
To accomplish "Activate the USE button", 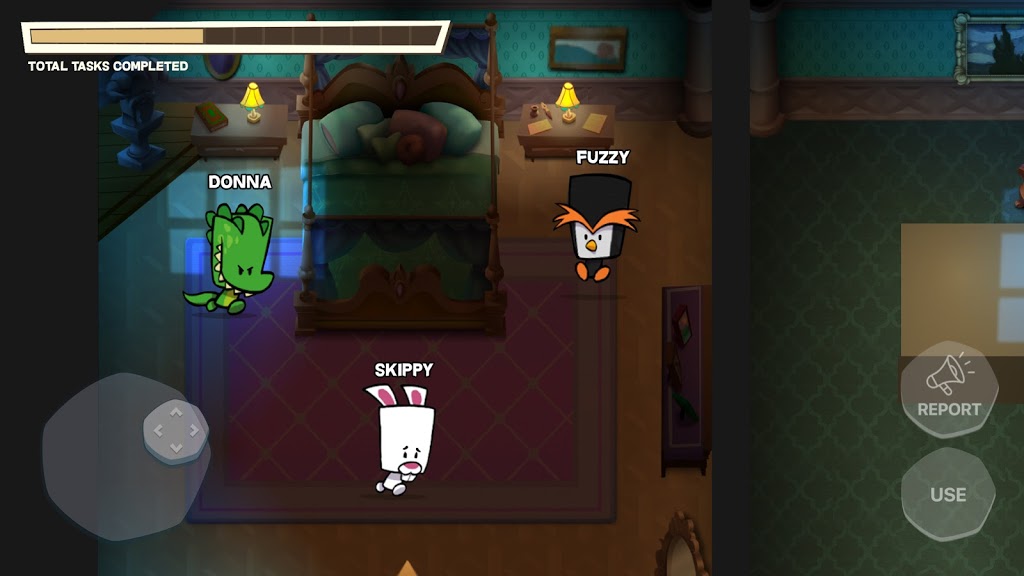I will [947, 494].
